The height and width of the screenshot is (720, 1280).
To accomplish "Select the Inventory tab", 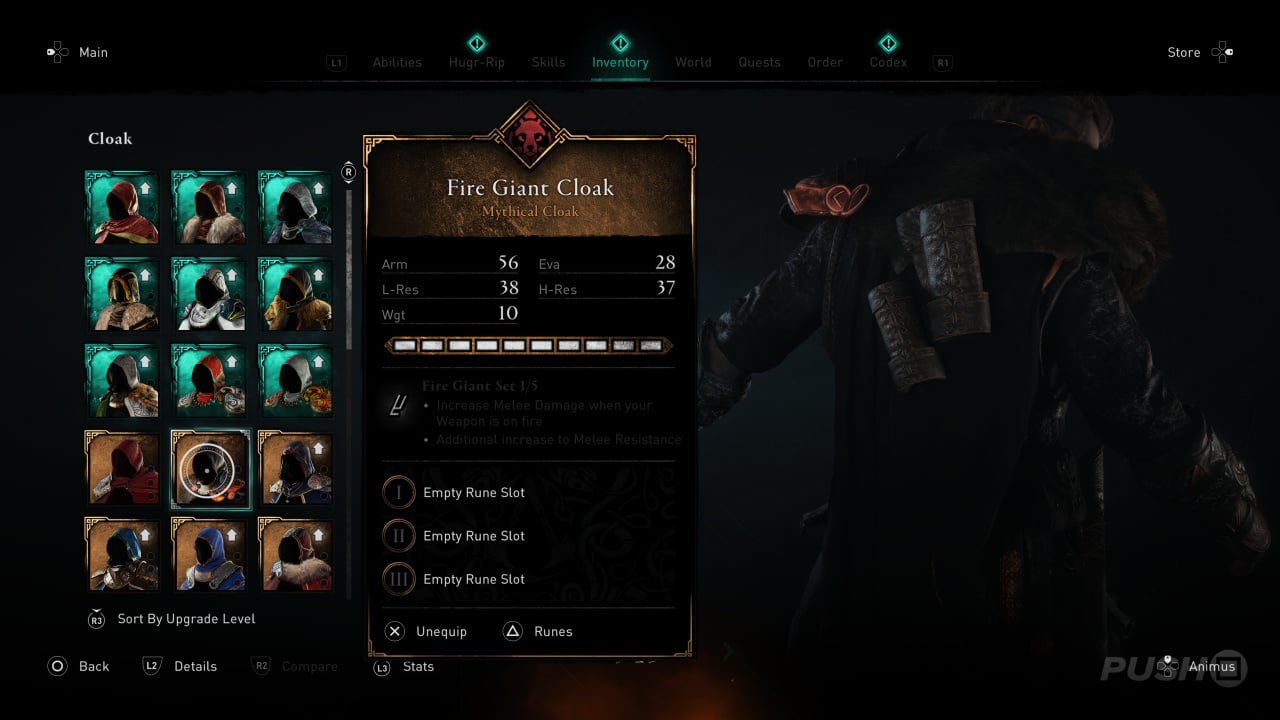I will 620,62.
